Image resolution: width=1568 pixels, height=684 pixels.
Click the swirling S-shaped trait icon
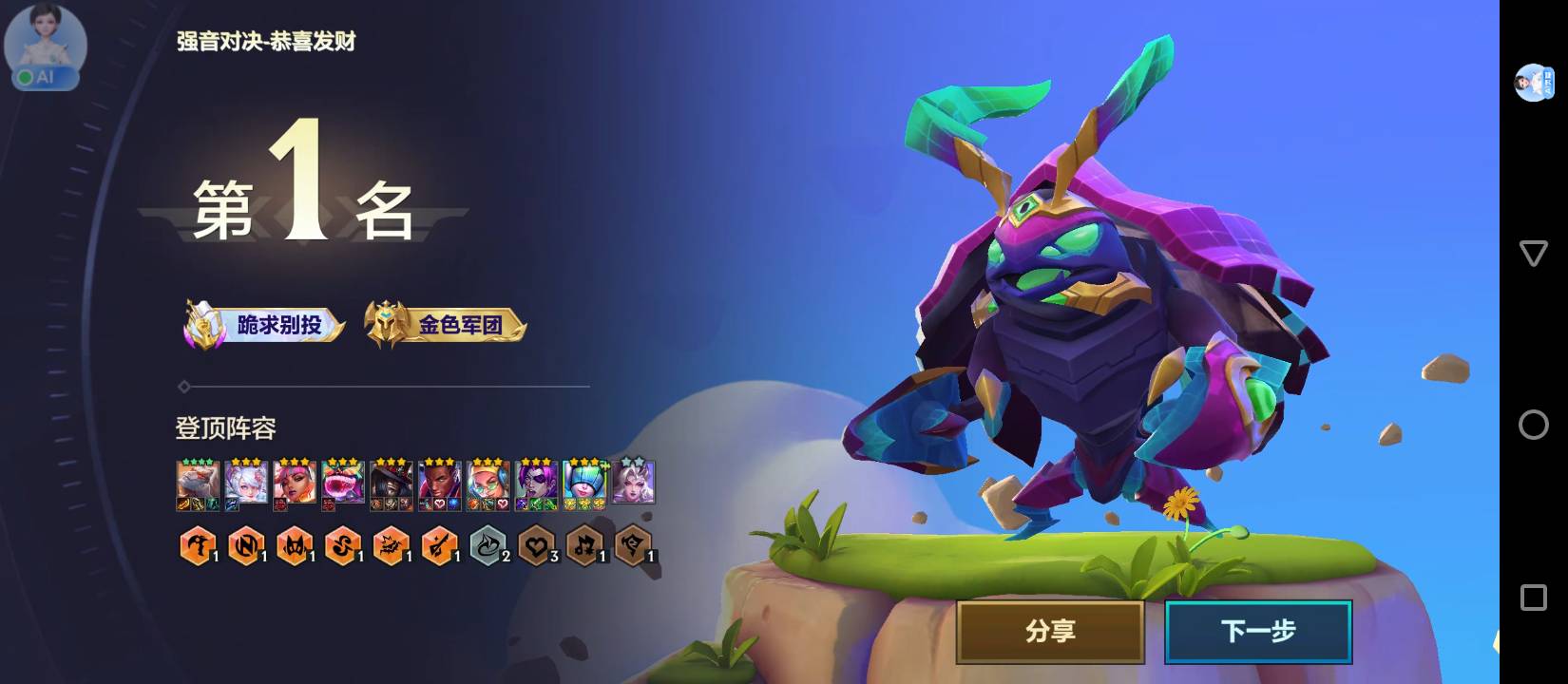[x=345, y=546]
